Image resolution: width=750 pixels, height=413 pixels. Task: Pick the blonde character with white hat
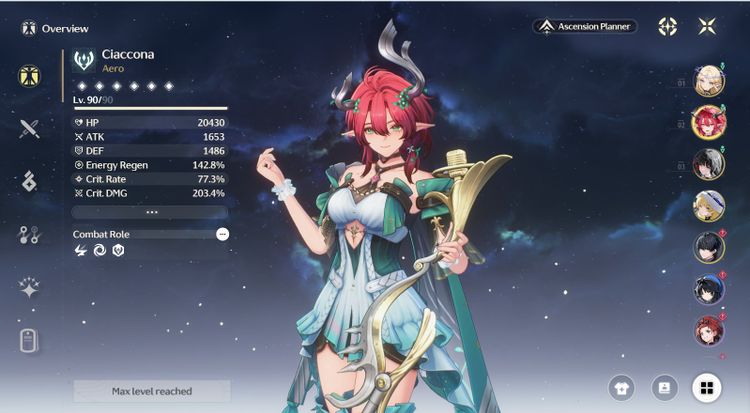coord(708,206)
